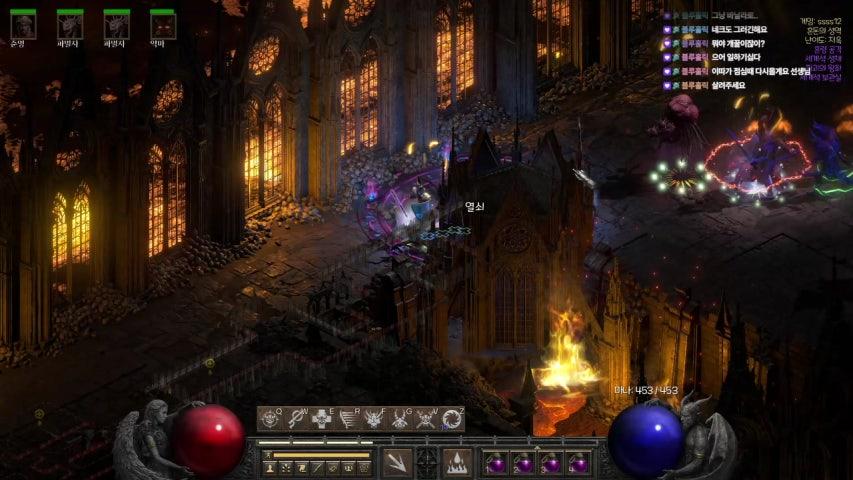Screen dimensions: 853x480
Task: Activate the skill bound to Q
Action: click(270, 419)
